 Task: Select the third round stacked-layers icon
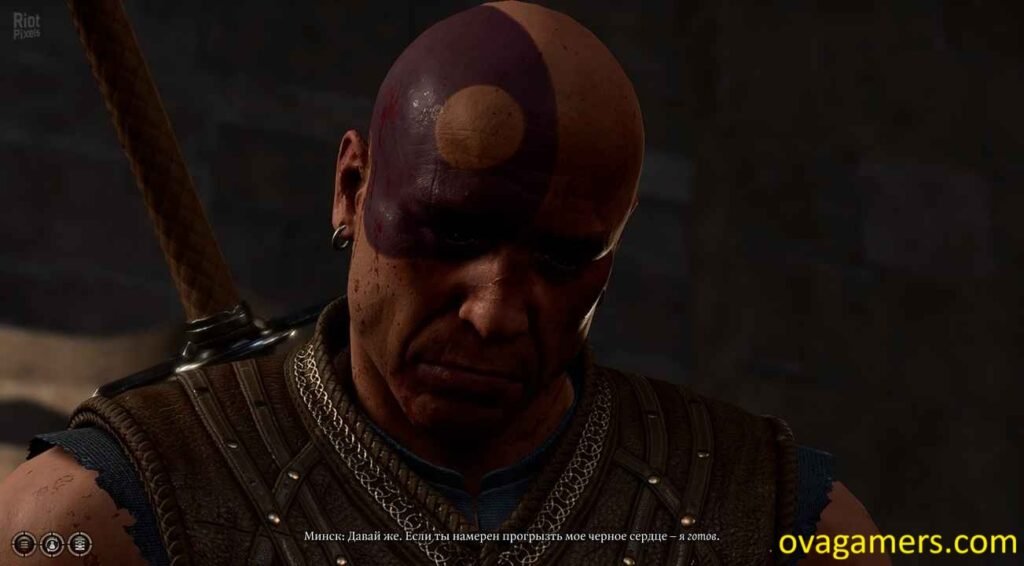click(79, 544)
